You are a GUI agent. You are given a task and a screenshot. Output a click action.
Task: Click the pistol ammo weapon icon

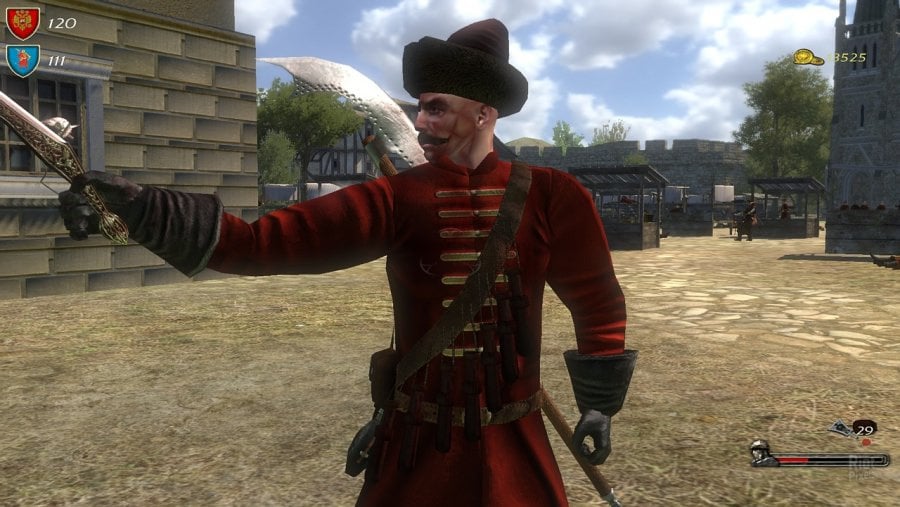tap(840, 429)
